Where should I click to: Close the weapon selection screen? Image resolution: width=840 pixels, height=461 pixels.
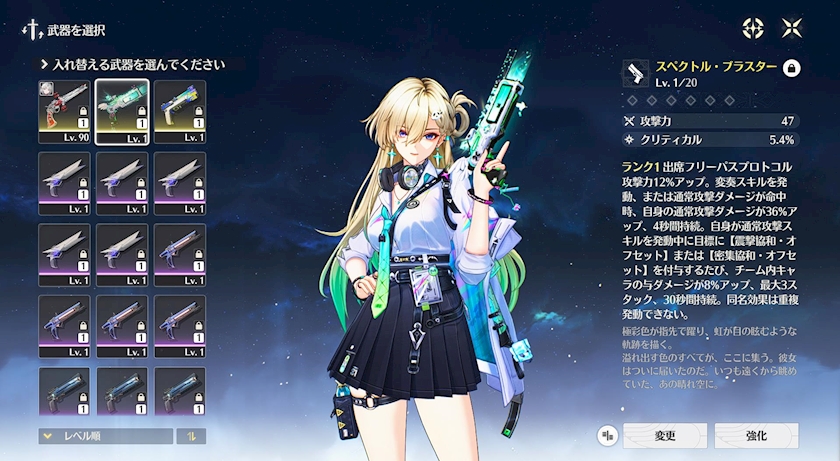(792, 28)
